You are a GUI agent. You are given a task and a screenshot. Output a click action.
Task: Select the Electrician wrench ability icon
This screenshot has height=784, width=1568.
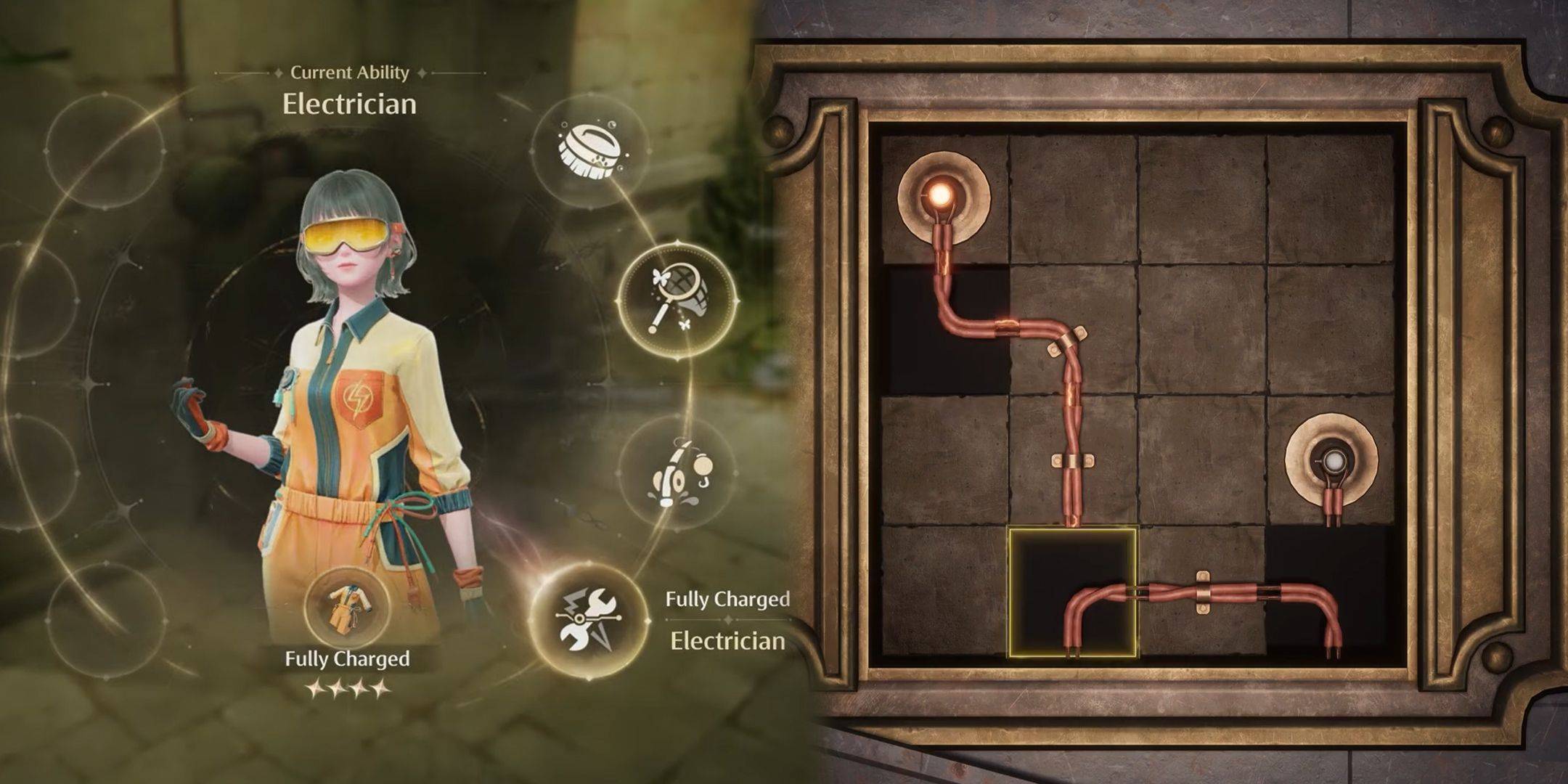coord(589,621)
